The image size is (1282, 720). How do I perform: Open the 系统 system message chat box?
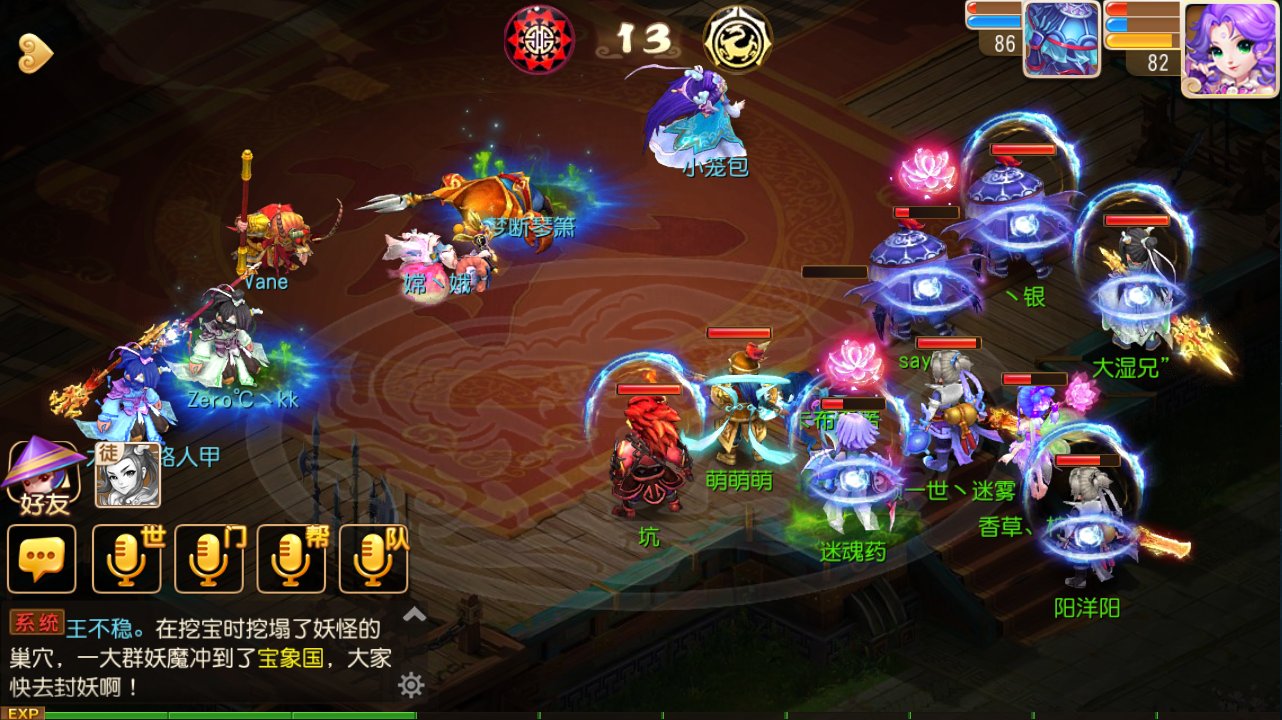click(200, 657)
